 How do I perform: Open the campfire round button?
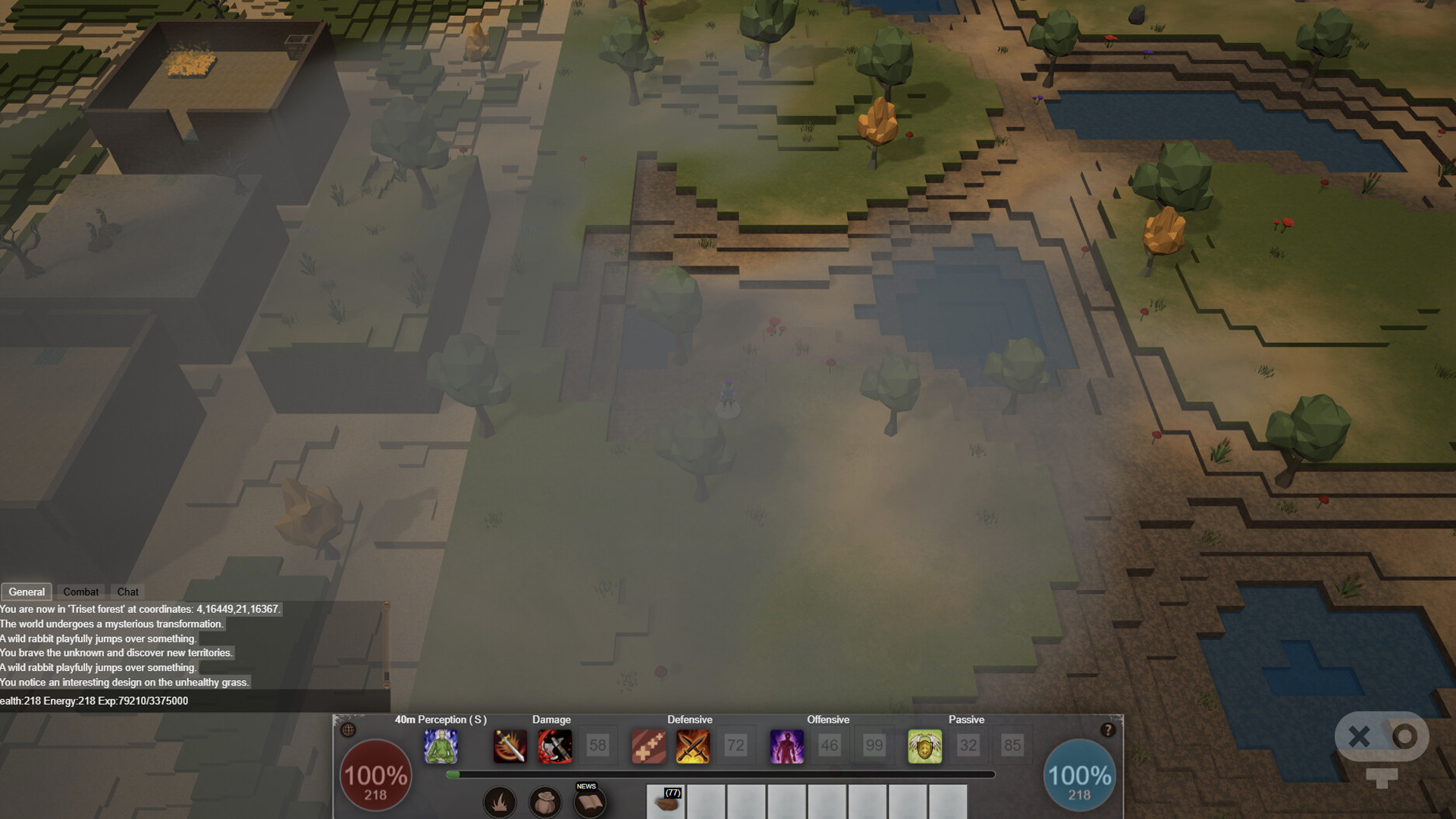pos(500,802)
